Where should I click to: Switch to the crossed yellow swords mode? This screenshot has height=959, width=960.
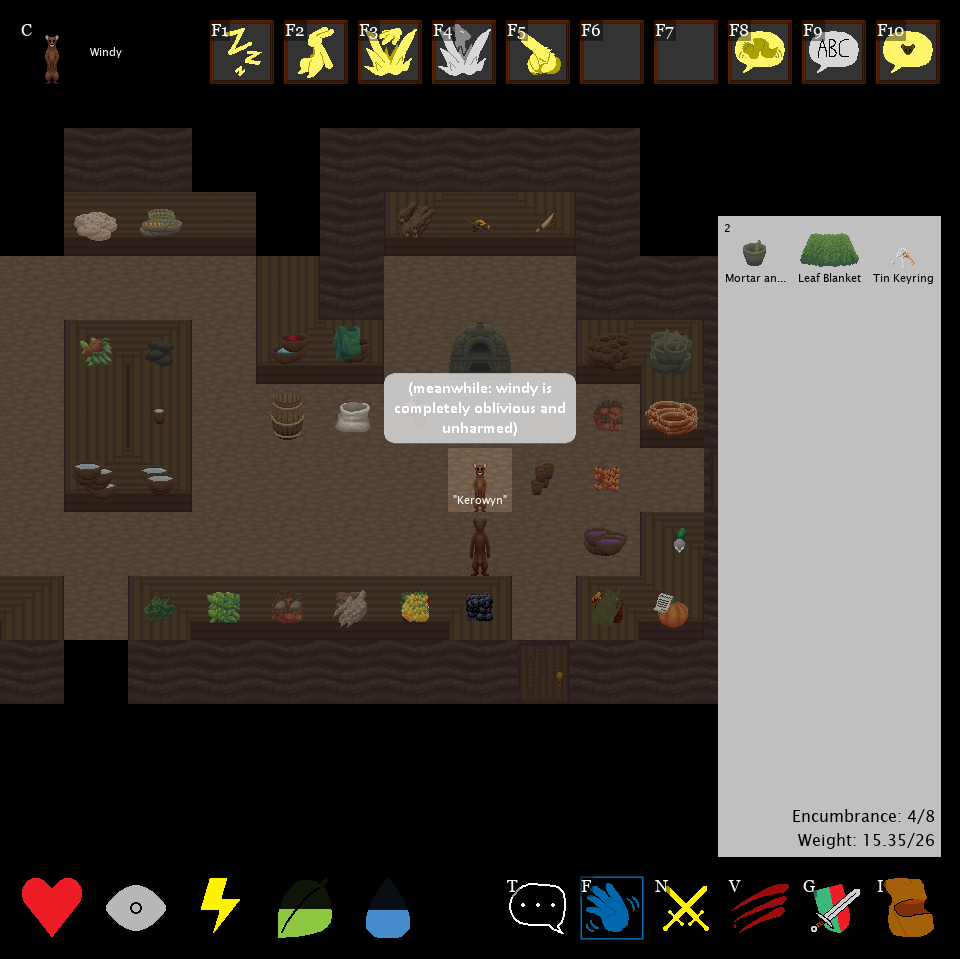(x=685, y=907)
